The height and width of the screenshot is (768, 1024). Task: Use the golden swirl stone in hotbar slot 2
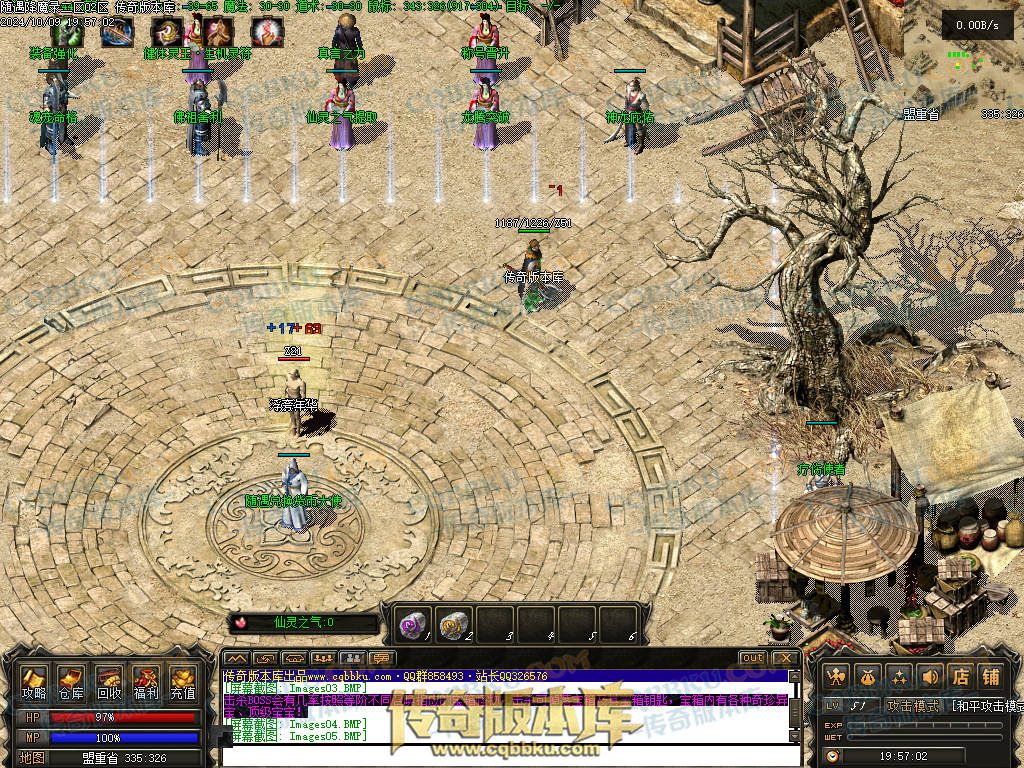pos(454,624)
